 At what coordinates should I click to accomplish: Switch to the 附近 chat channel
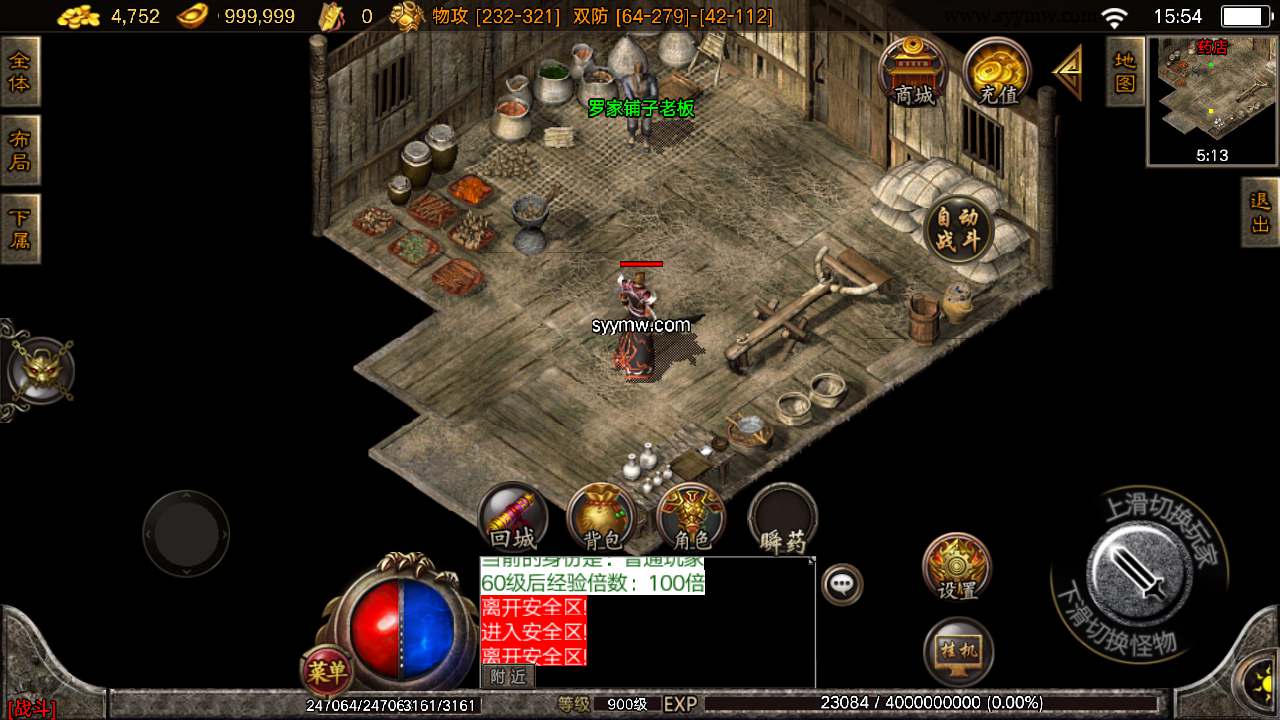coord(508,677)
